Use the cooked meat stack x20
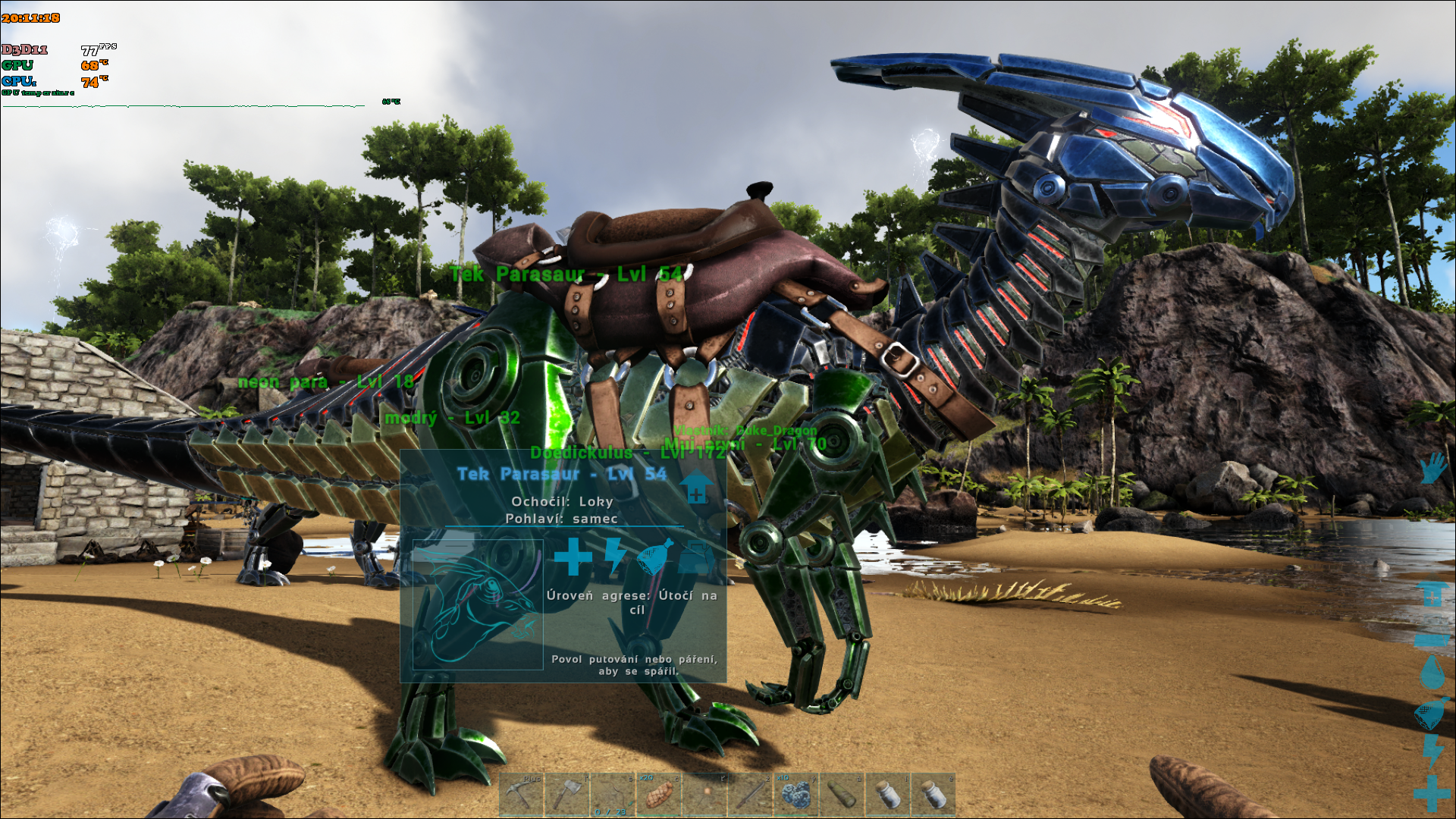Viewport: 1456px width, 819px height. [x=658, y=794]
